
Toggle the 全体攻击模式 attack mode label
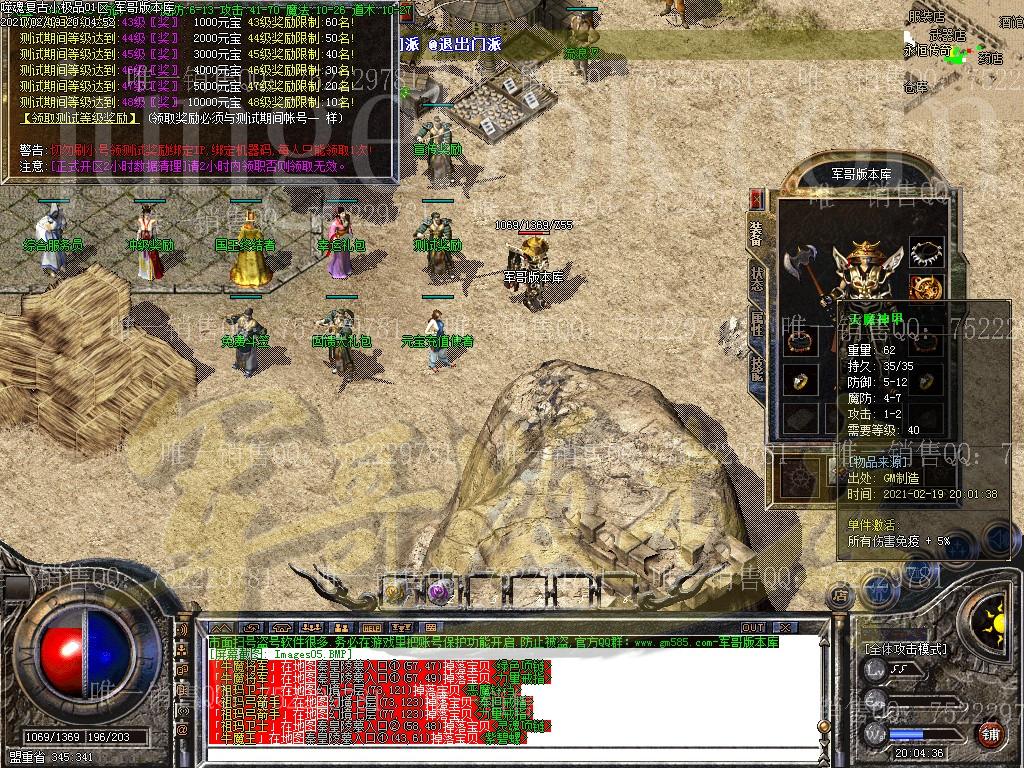[906, 648]
